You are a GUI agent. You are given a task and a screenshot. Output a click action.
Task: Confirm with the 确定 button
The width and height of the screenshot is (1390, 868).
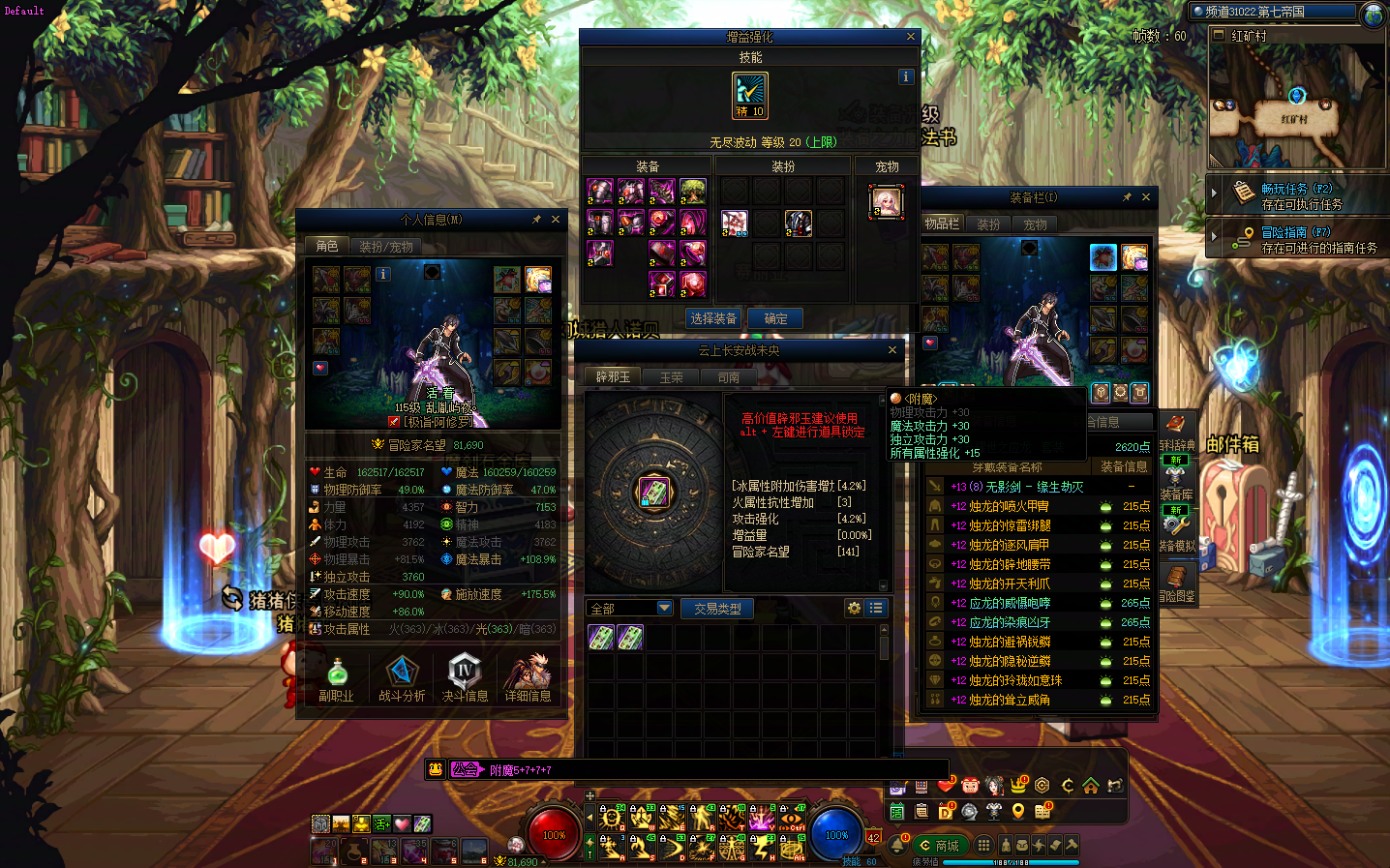click(775, 318)
